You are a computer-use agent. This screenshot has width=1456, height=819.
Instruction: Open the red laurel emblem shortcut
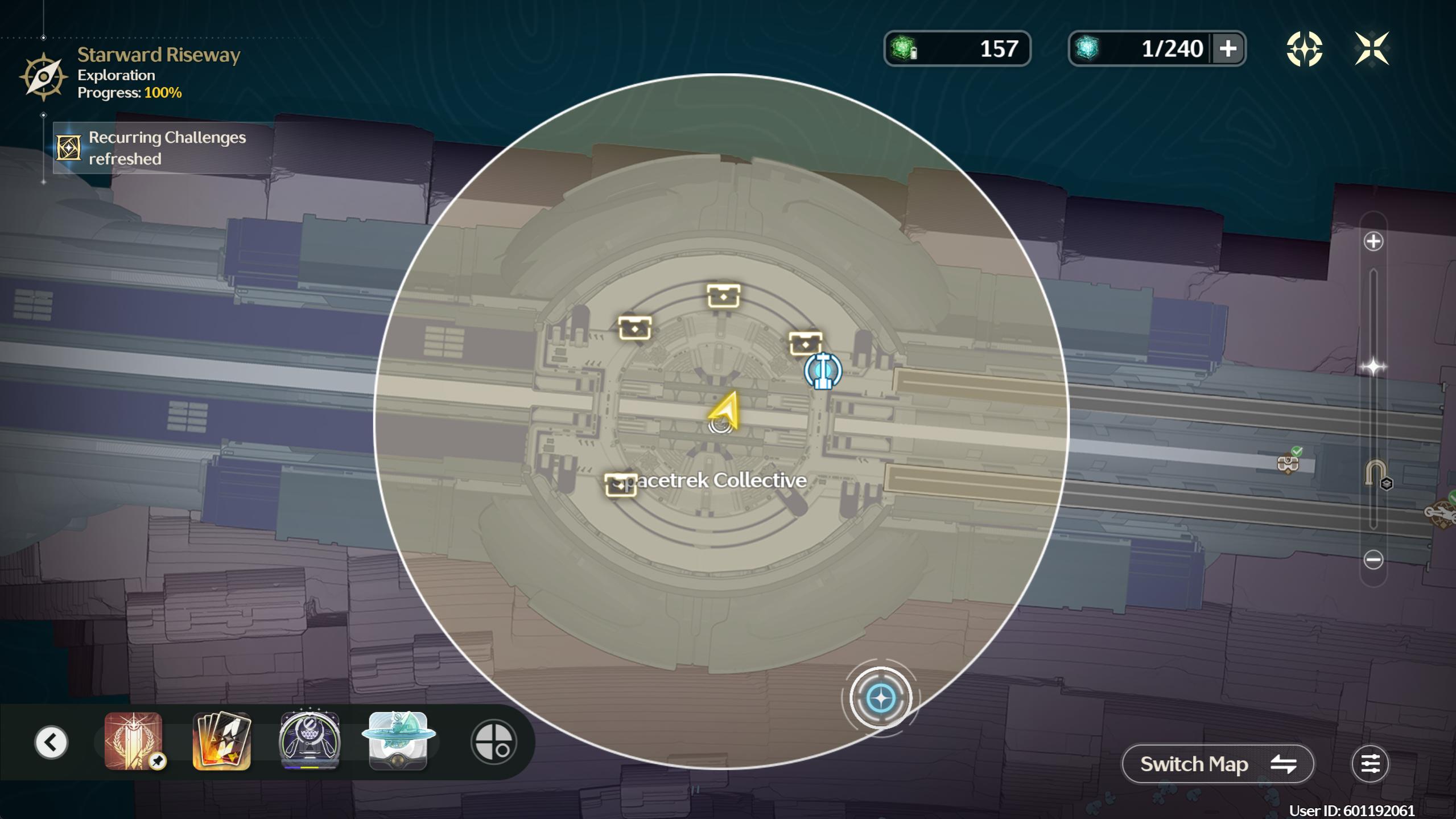point(134,741)
